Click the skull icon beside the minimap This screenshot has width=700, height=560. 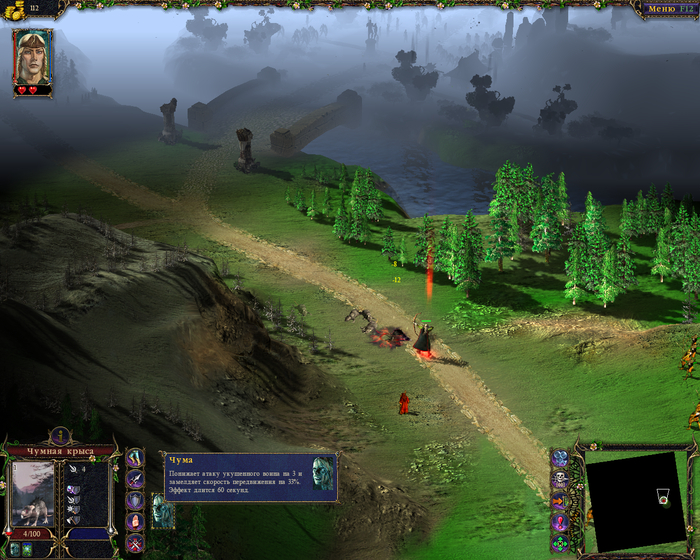[x=560, y=479]
